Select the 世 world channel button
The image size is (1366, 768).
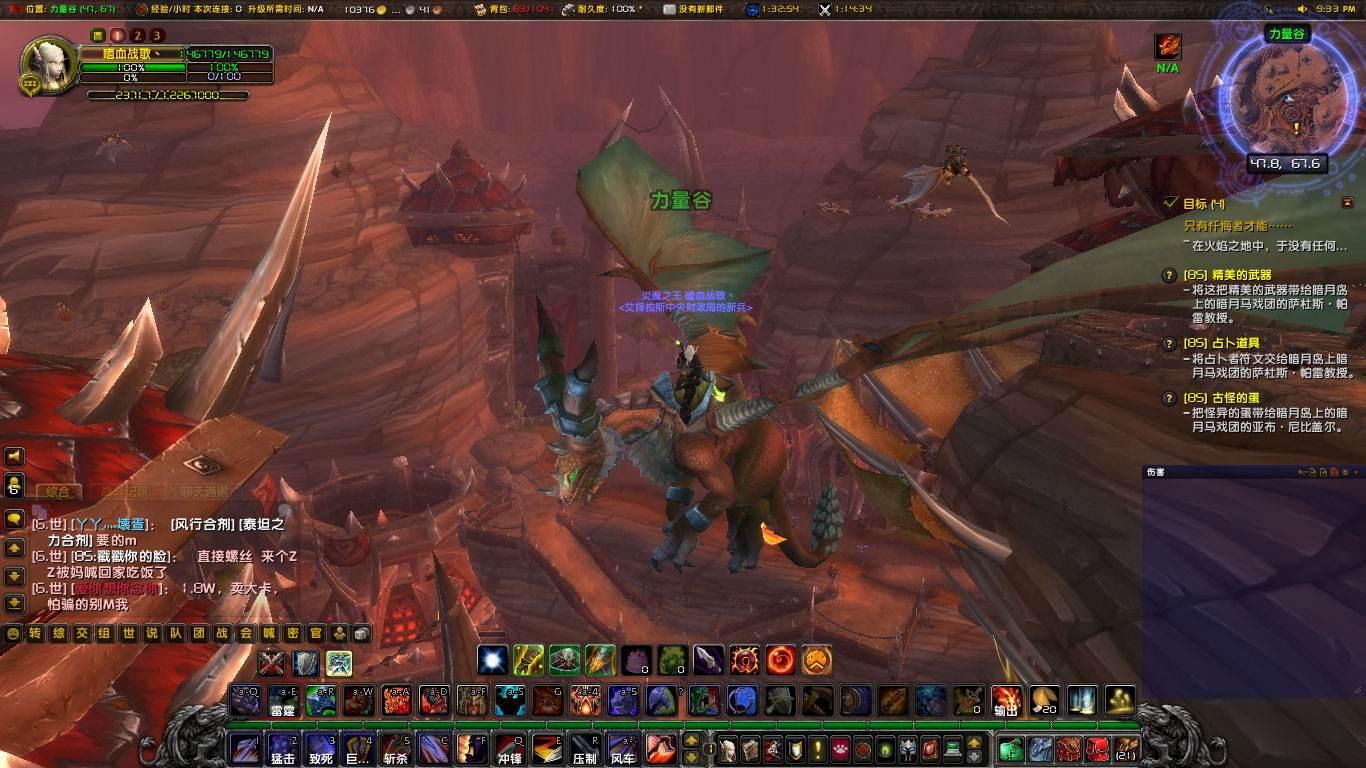128,633
